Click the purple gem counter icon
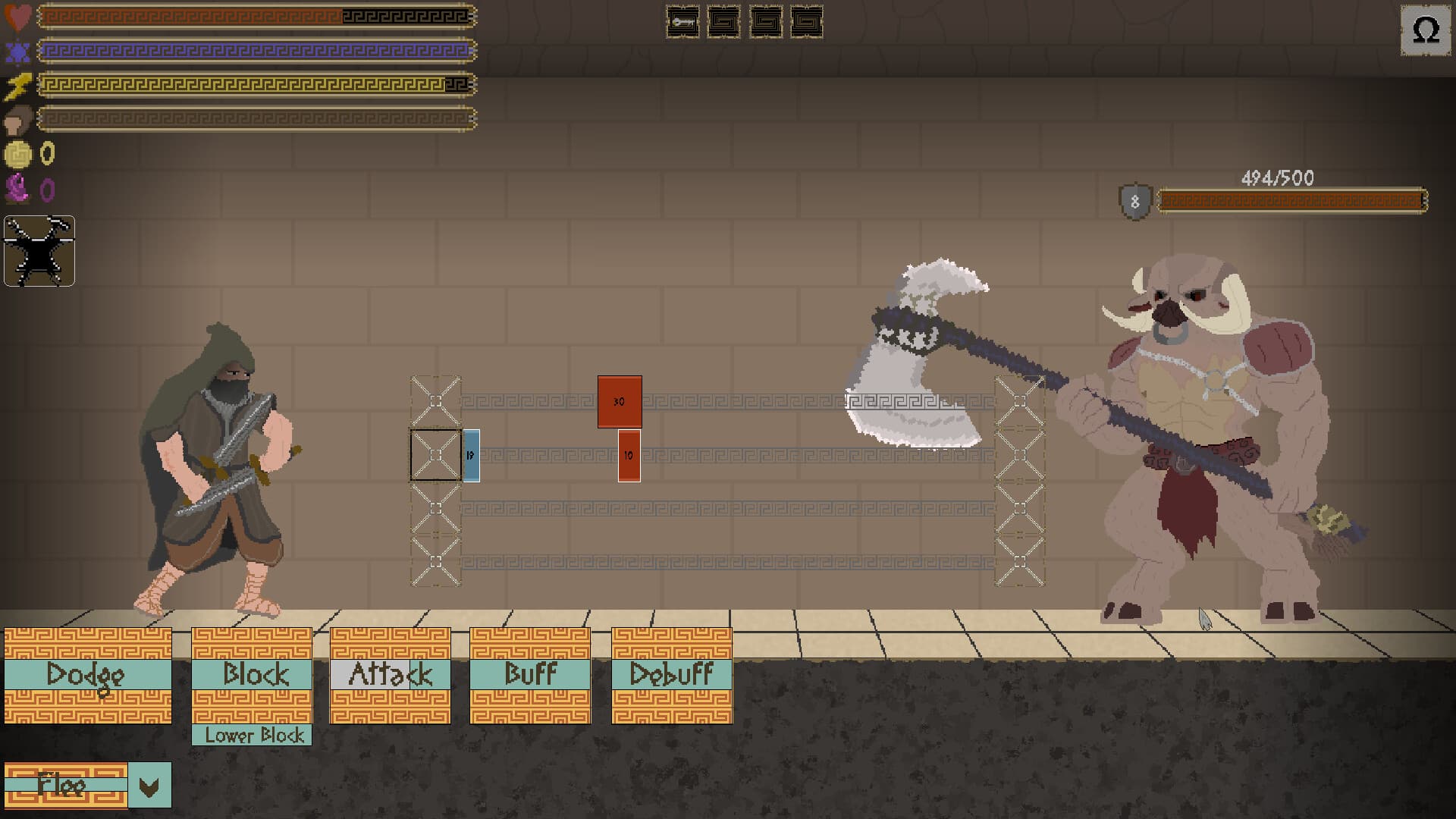The image size is (1456, 819). point(18,188)
